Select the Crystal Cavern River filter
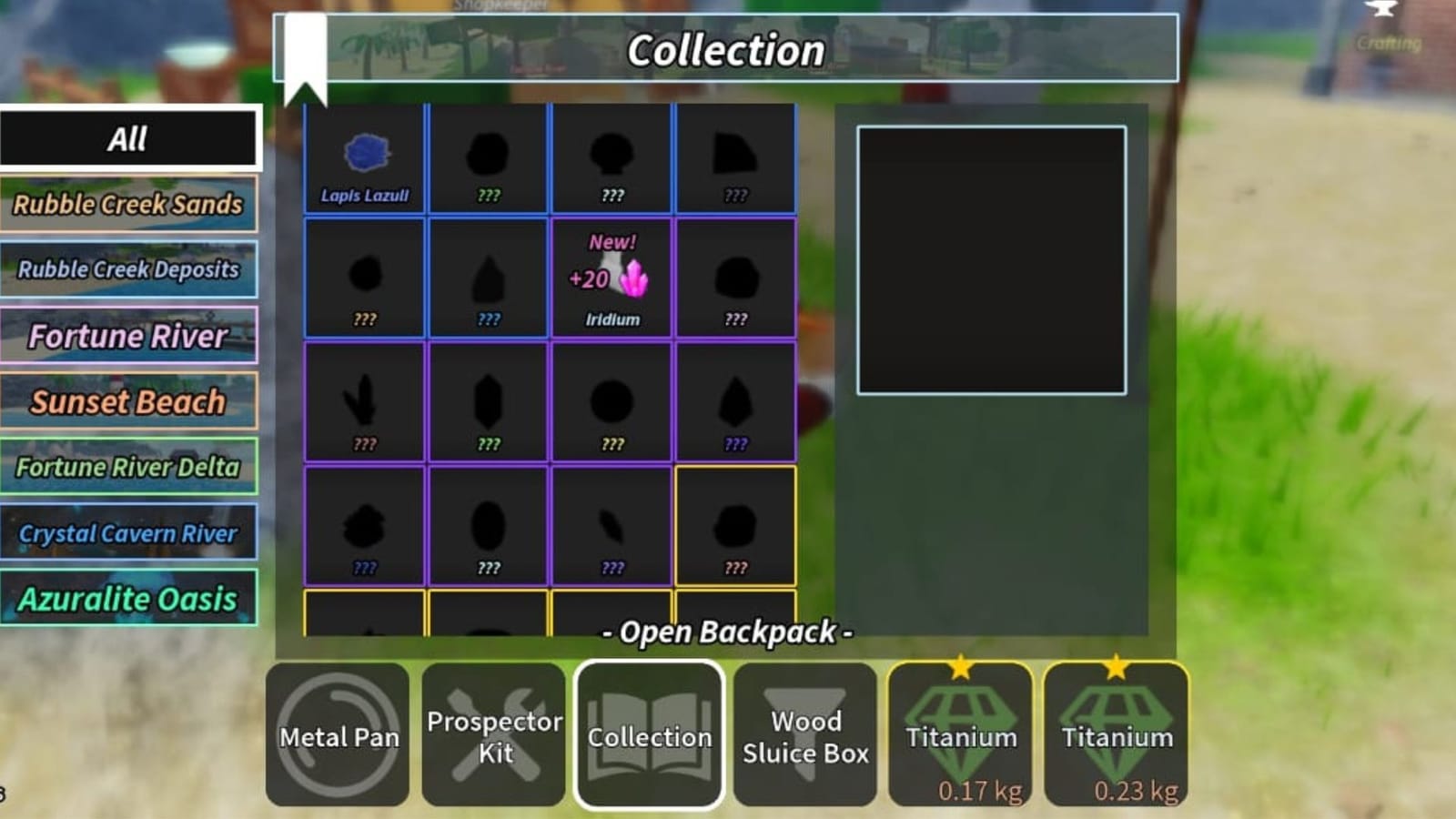This screenshot has width=1456, height=819. pyautogui.click(x=130, y=533)
